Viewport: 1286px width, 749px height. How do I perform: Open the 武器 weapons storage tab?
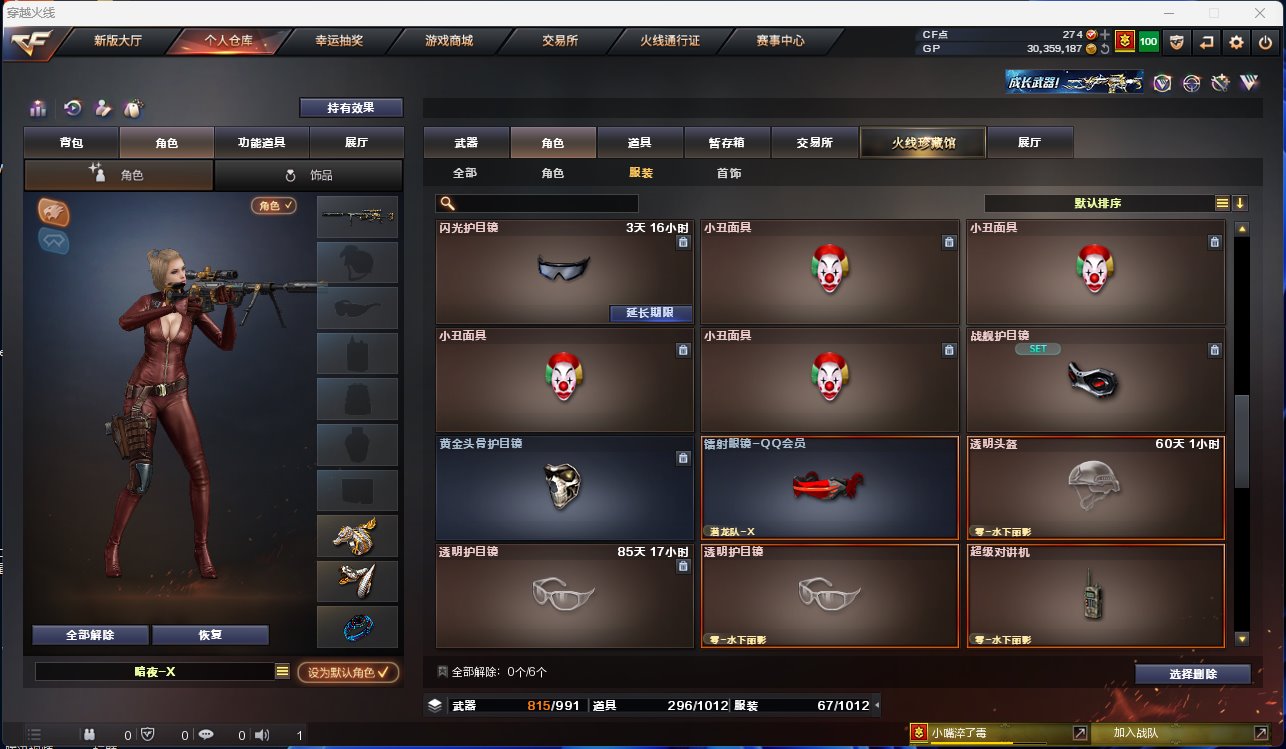(x=465, y=143)
